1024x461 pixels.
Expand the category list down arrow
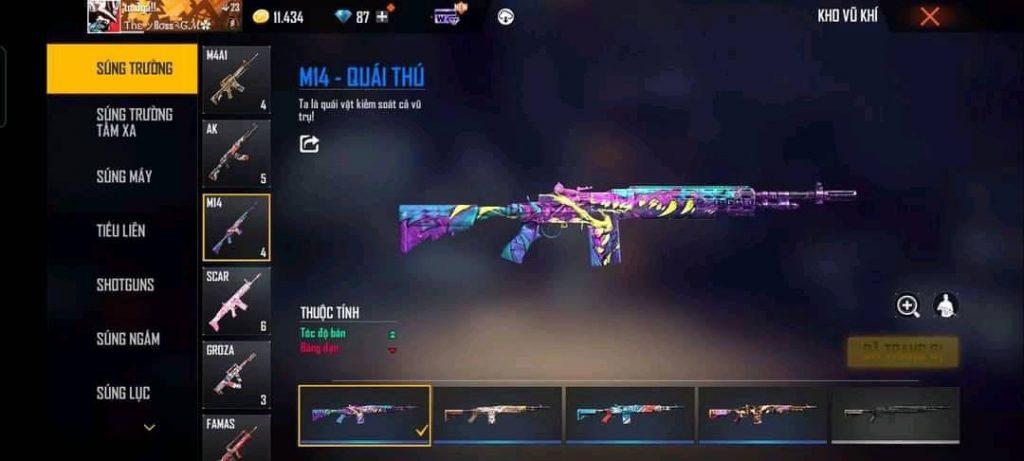coord(149,428)
